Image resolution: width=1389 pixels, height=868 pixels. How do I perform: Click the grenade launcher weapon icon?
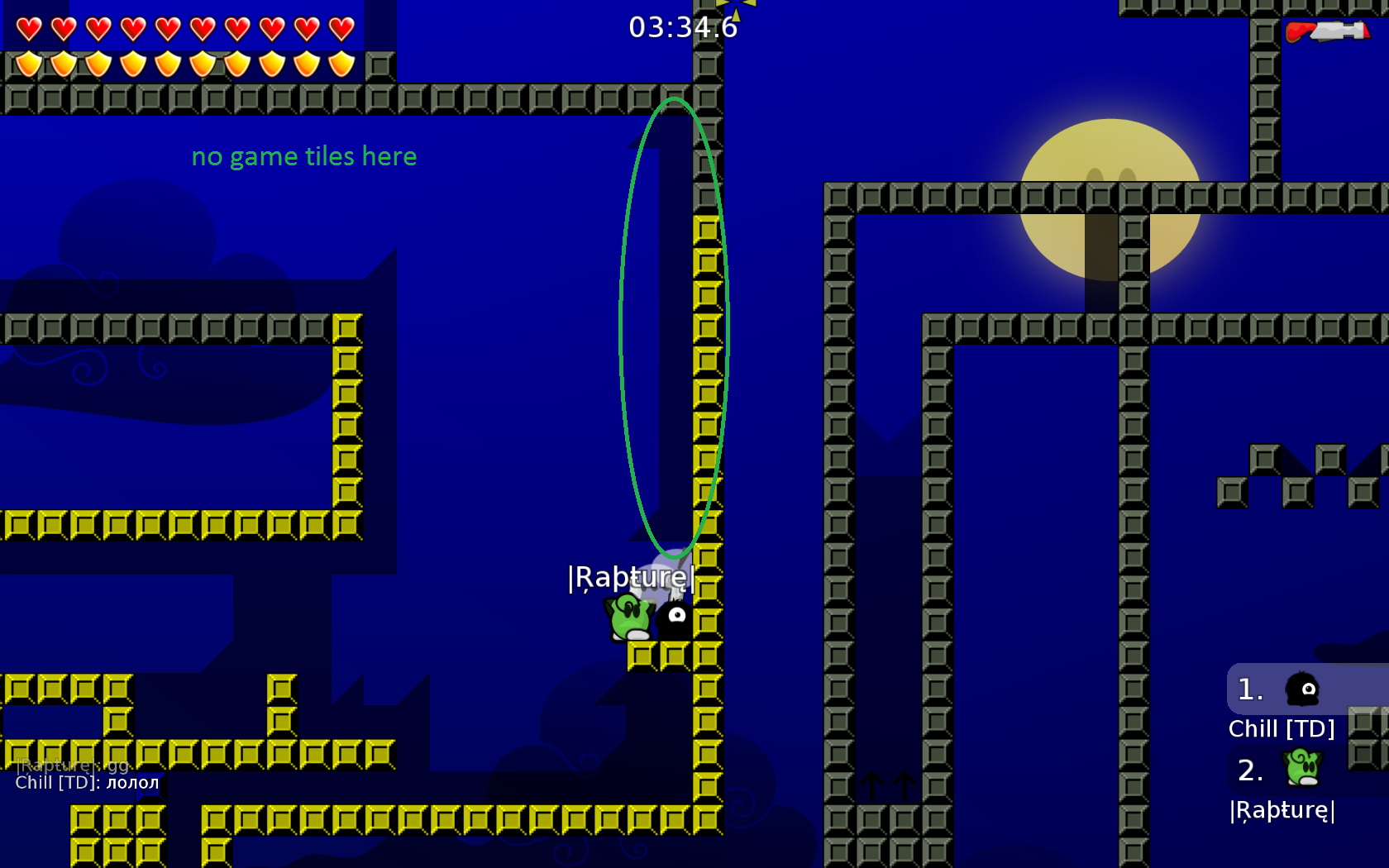[1326, 32]
